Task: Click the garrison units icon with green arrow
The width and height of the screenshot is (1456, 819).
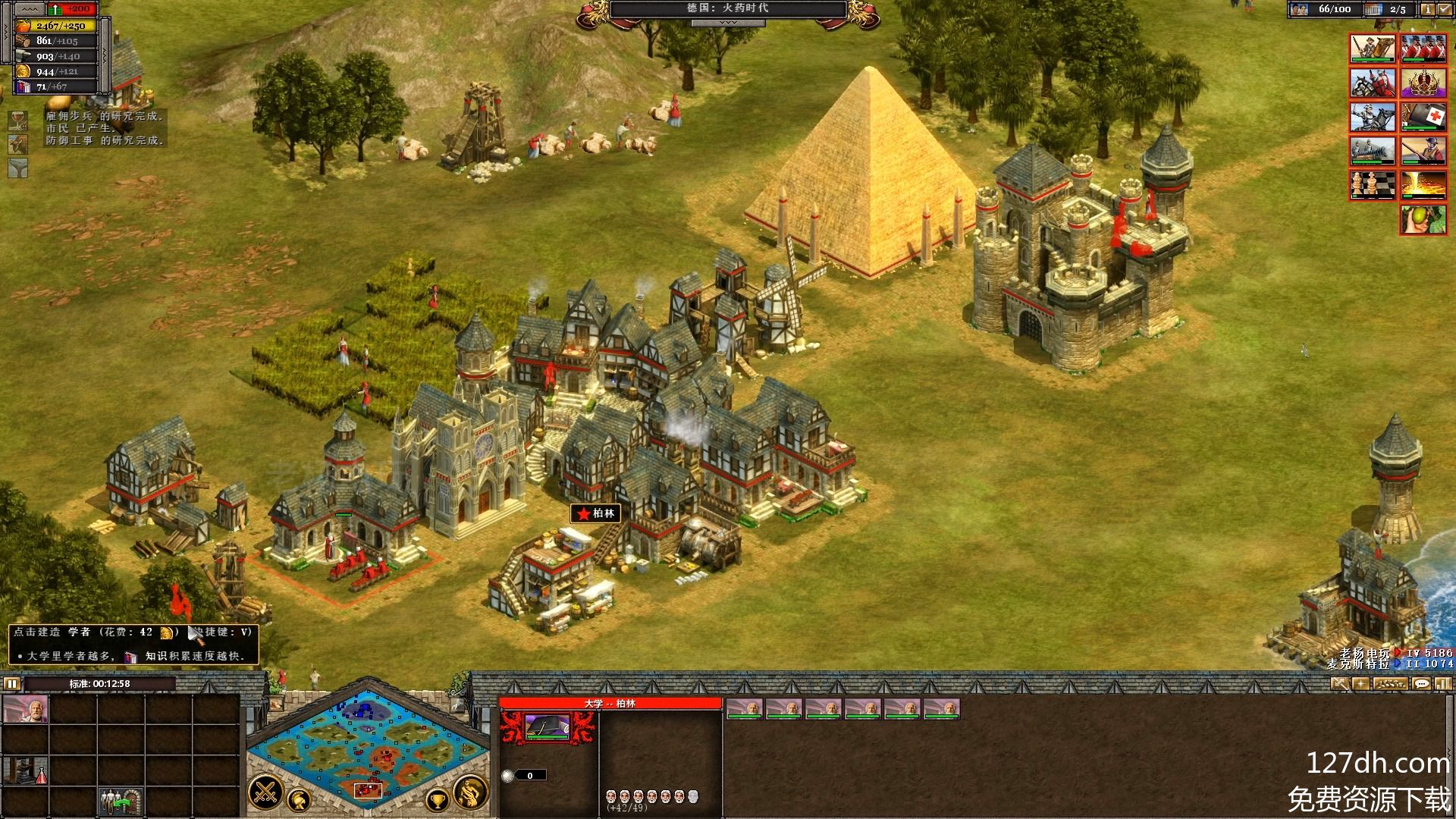Action: tap(121, 801)
